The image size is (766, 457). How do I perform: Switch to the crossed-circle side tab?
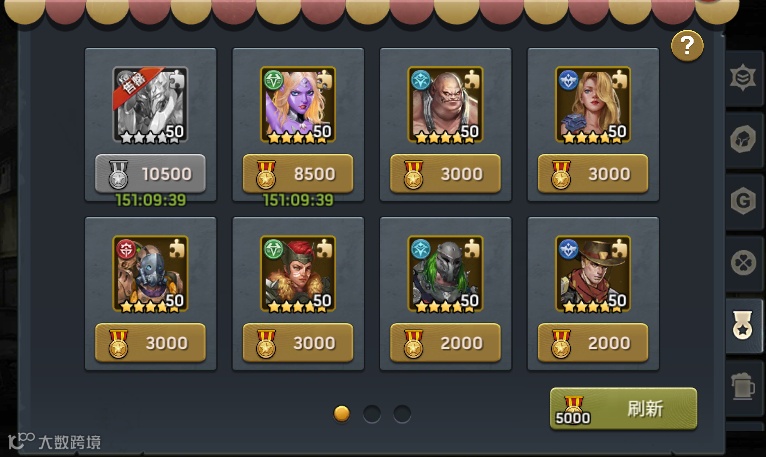(x=743, y=264)
